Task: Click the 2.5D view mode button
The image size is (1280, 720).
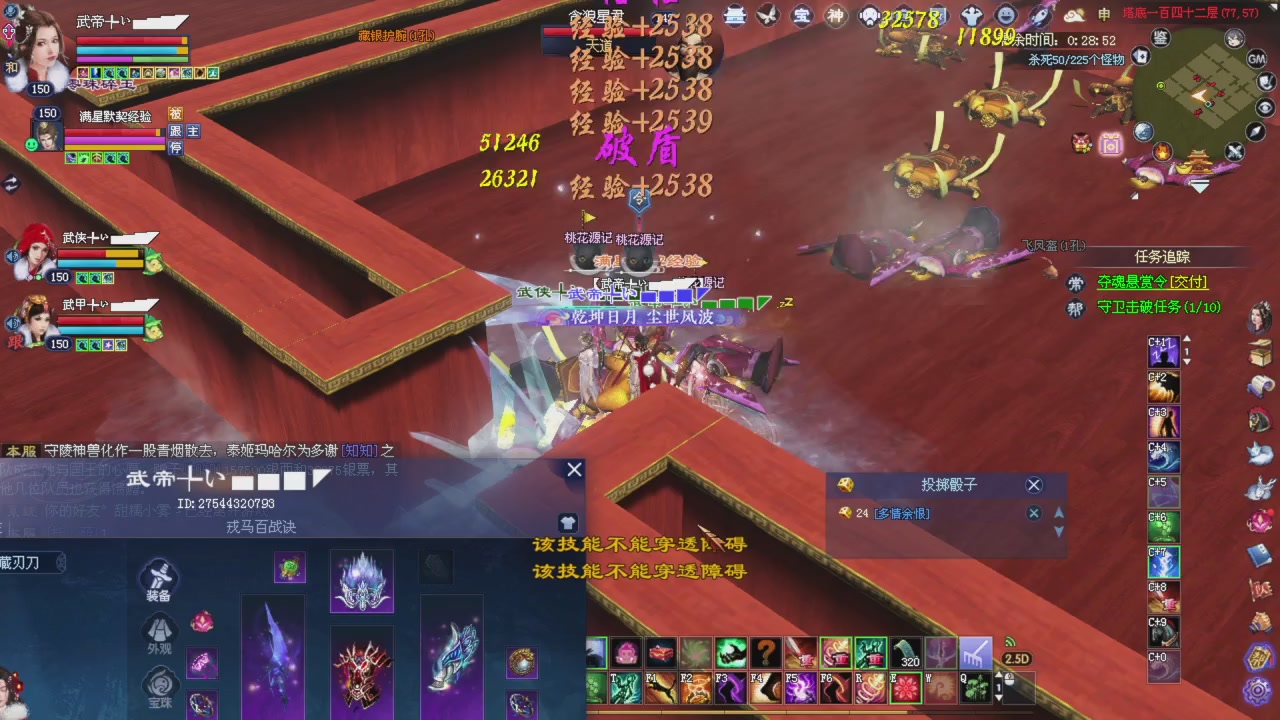Action: (x=1019, y=656)
